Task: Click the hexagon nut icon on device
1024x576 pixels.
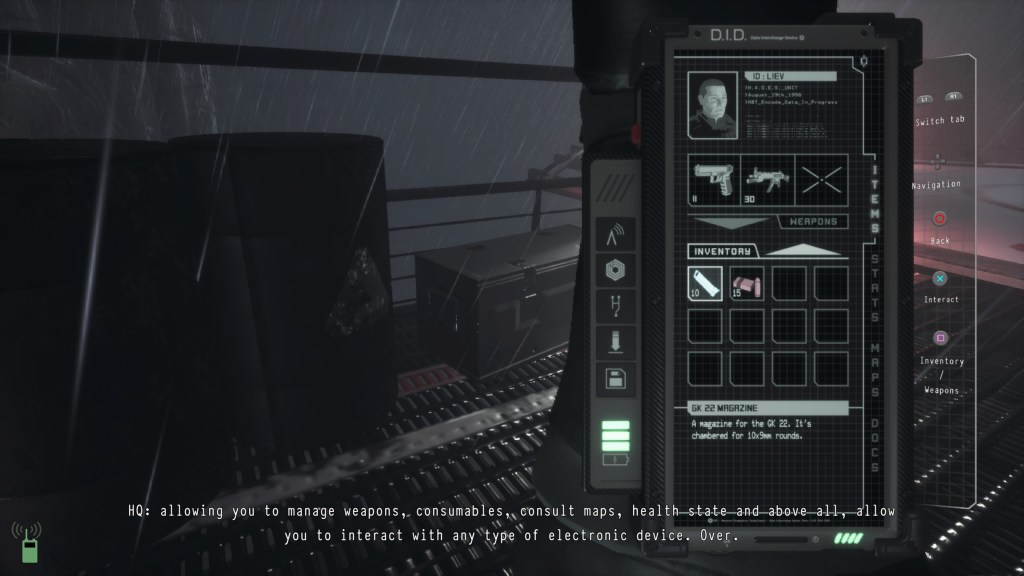Action: (614, 271)
